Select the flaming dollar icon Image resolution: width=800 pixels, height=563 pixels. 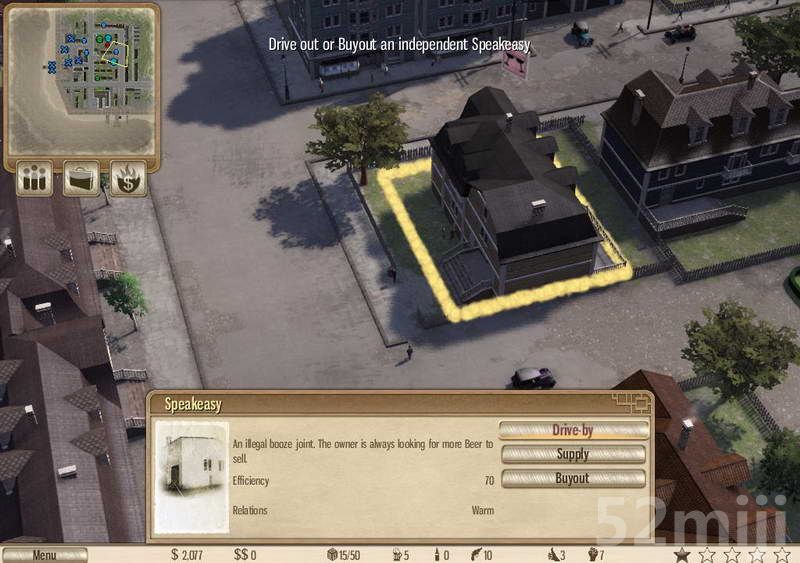point(128,179)
